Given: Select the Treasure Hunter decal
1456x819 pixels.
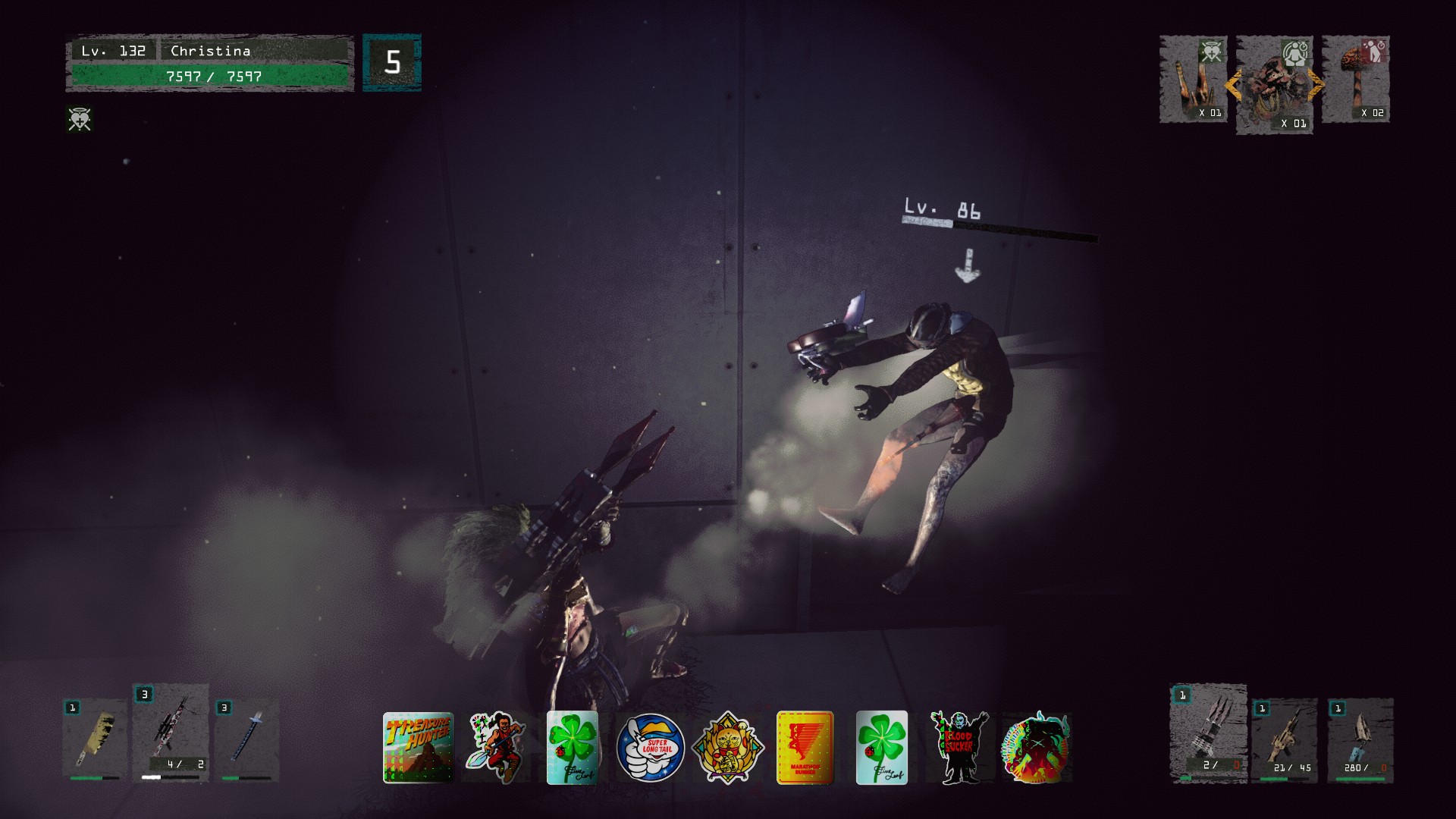Looking at the screenshot, I should [x=418, y=747].
